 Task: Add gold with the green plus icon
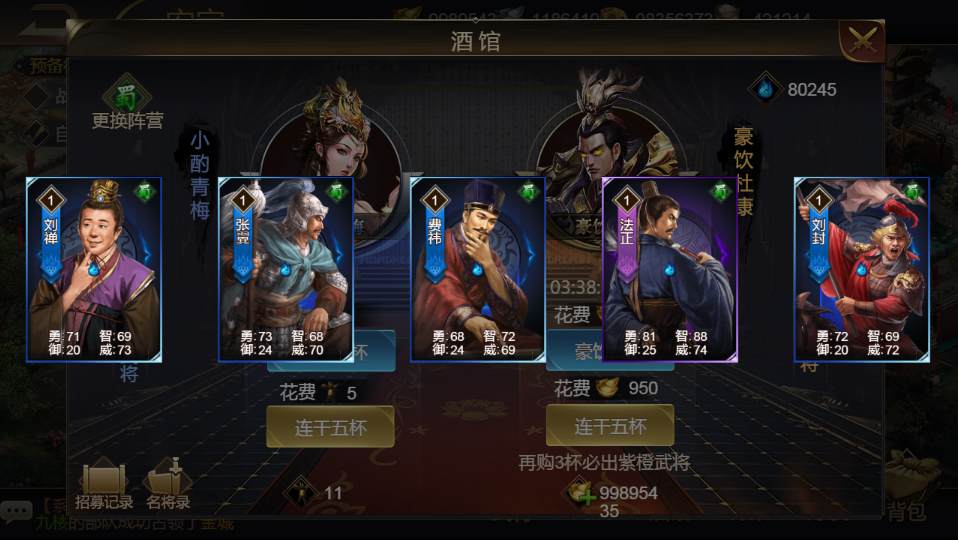click(581, 493)
